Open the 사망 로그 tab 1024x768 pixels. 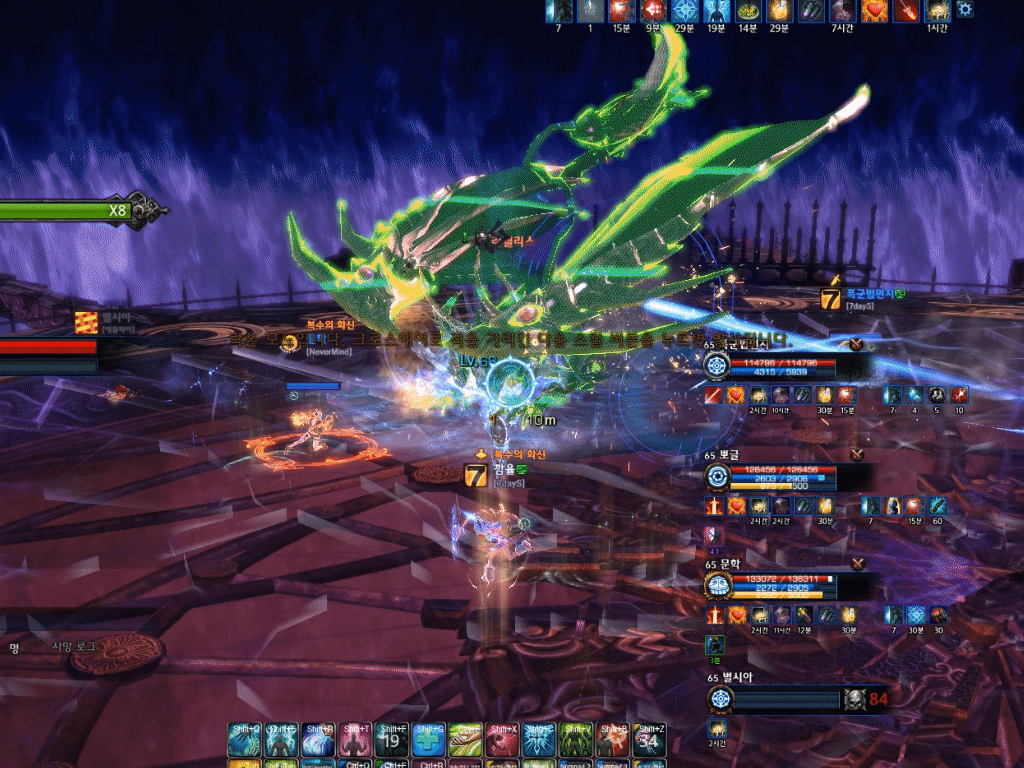point(75,647)
